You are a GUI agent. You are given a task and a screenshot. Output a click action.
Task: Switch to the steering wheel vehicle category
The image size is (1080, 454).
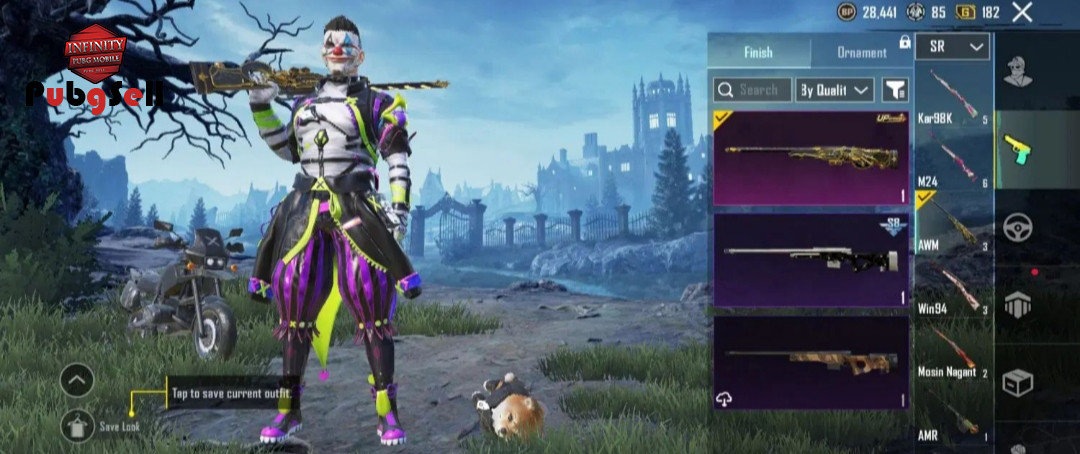pyautogui.click(x=1018, y=226)
